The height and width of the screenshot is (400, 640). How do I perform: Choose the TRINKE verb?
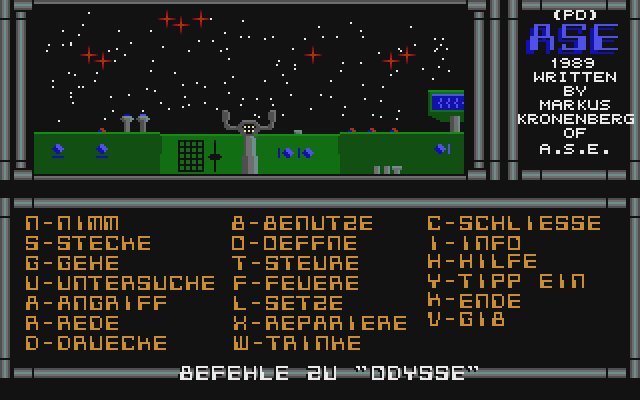pyautogui.click(x=295, y=343)
